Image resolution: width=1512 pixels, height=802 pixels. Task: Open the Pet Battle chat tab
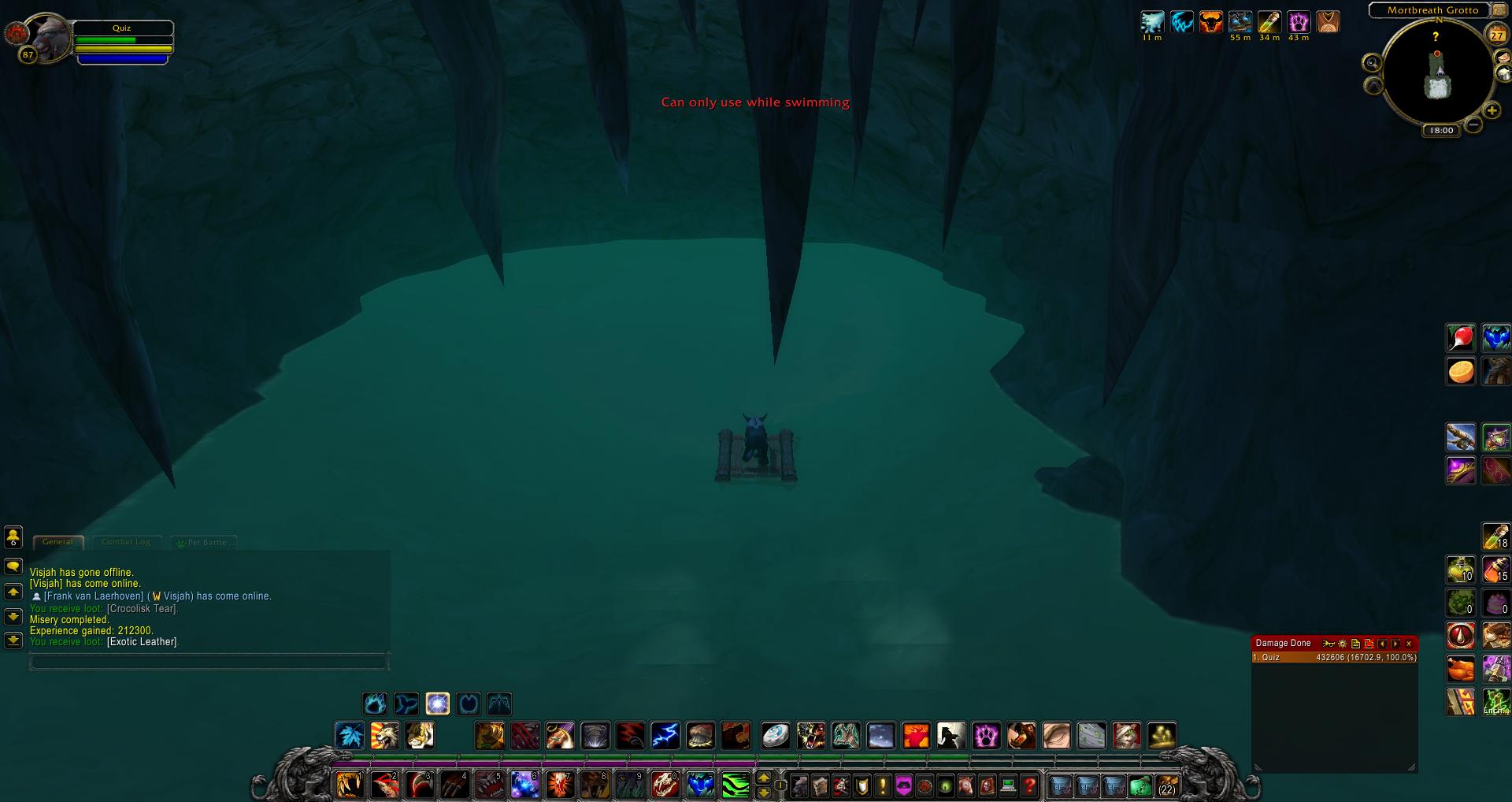click(x=205, y=542)
